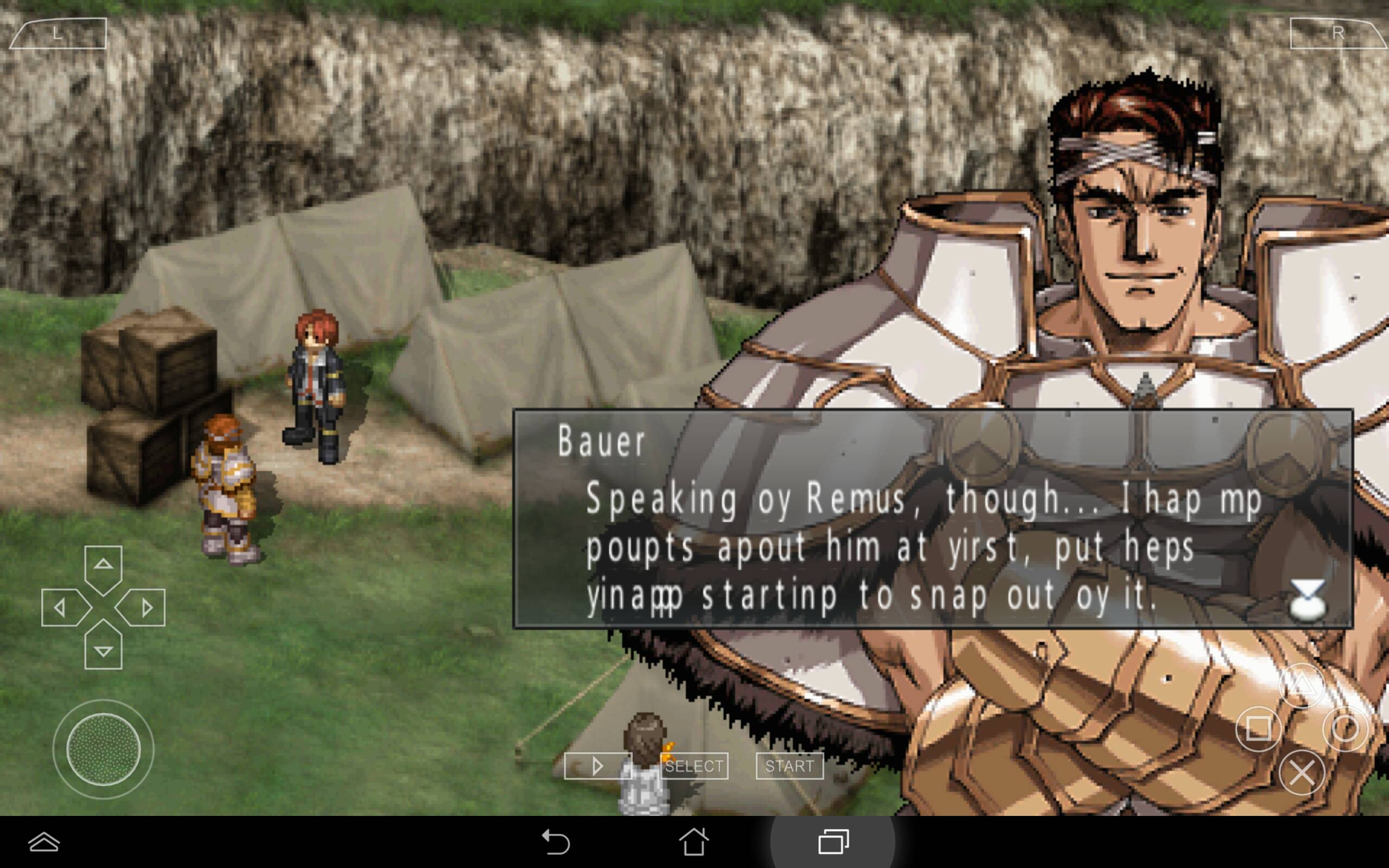Screen dimensions: 1389x868
Task: Toggle the fast-forward arrow button
Action: [x=597, y=766]
